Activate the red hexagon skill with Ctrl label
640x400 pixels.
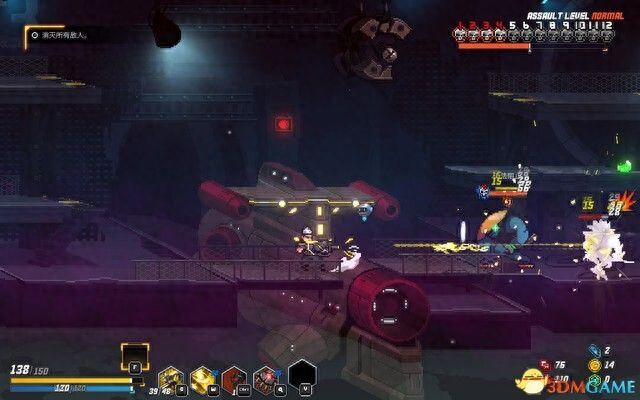click(x=235, y=378)
